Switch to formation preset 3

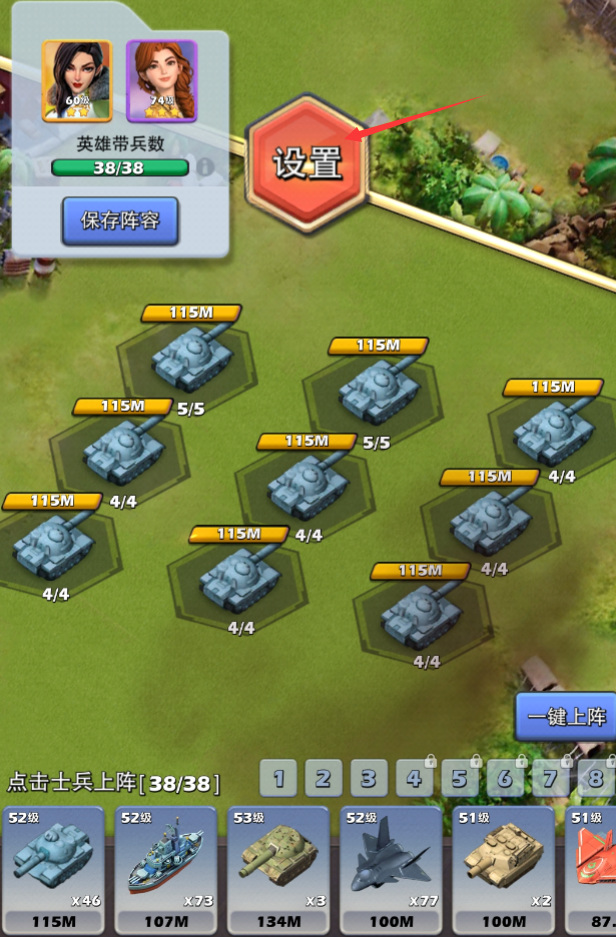pyautogui.click(x=368, y=777)
